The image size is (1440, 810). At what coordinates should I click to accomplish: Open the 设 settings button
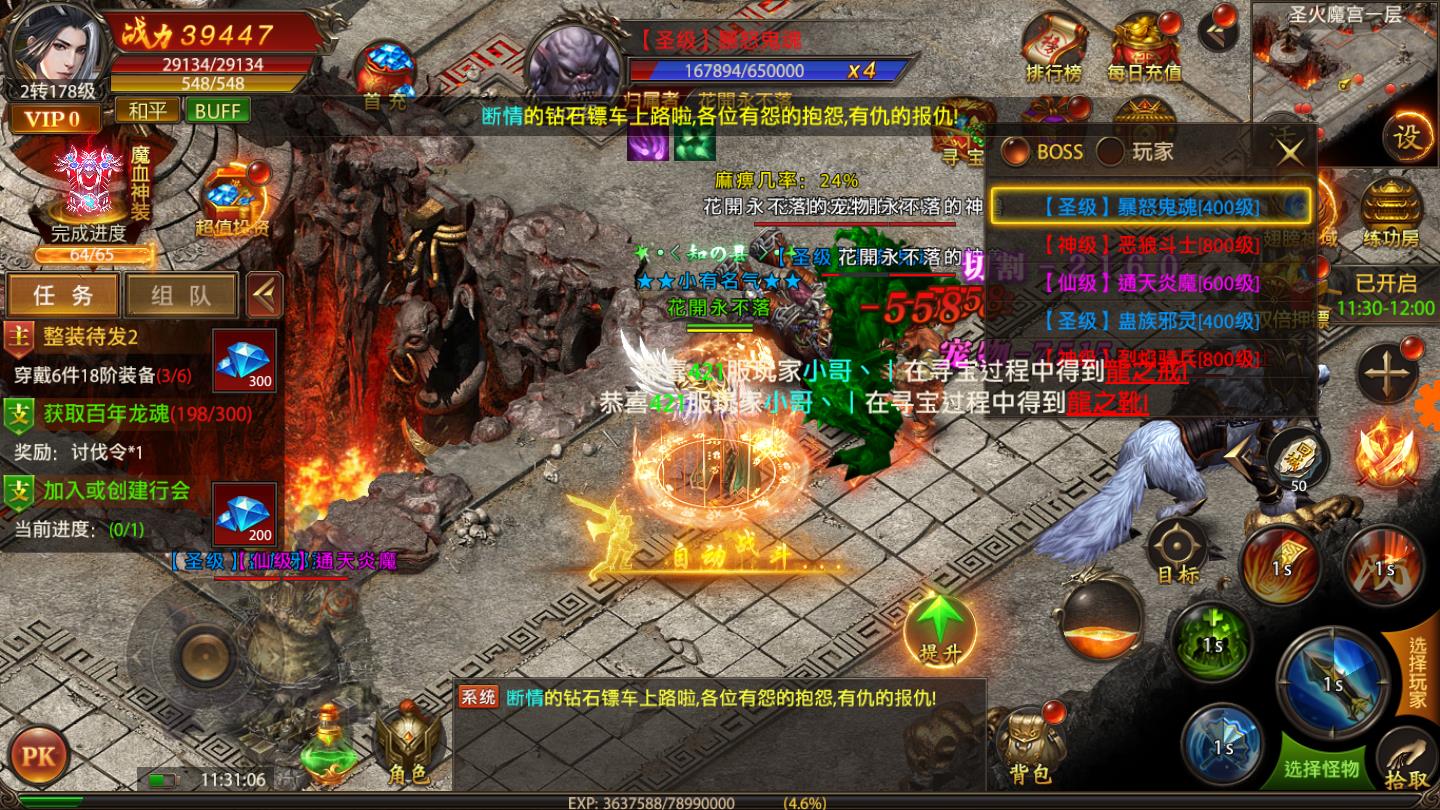1407,136
